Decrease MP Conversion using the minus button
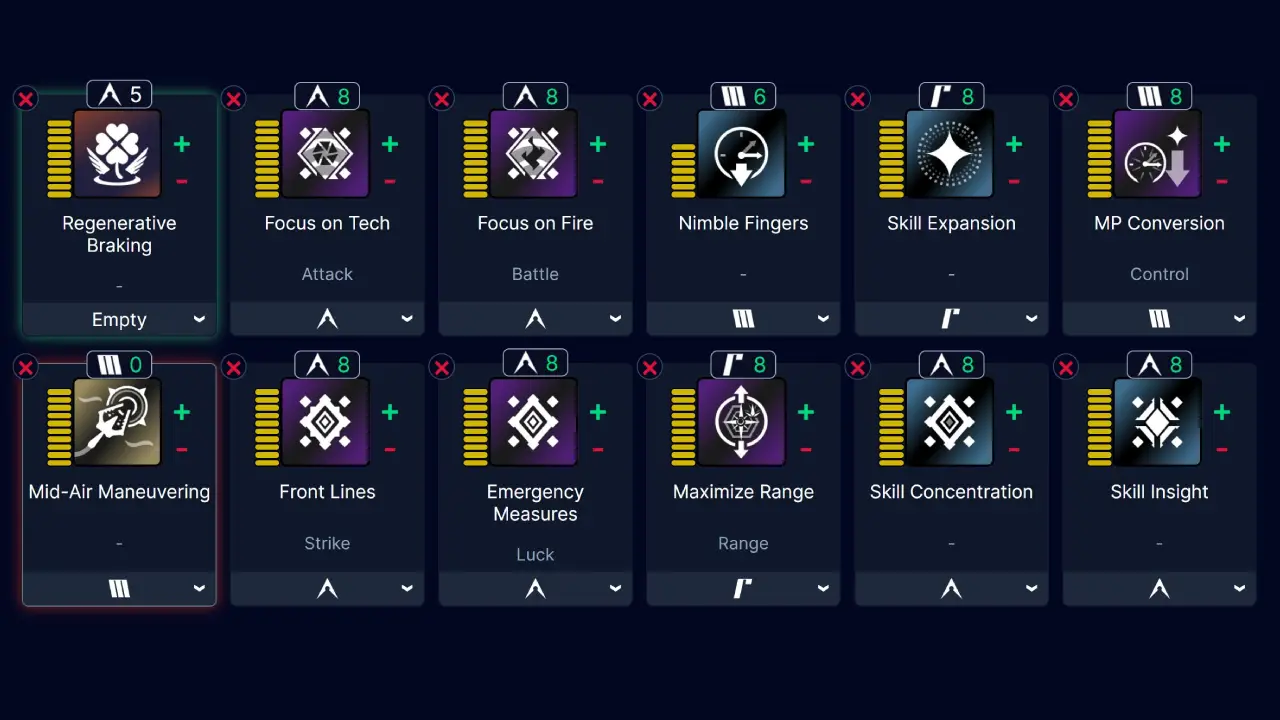 click(1221, 181)
